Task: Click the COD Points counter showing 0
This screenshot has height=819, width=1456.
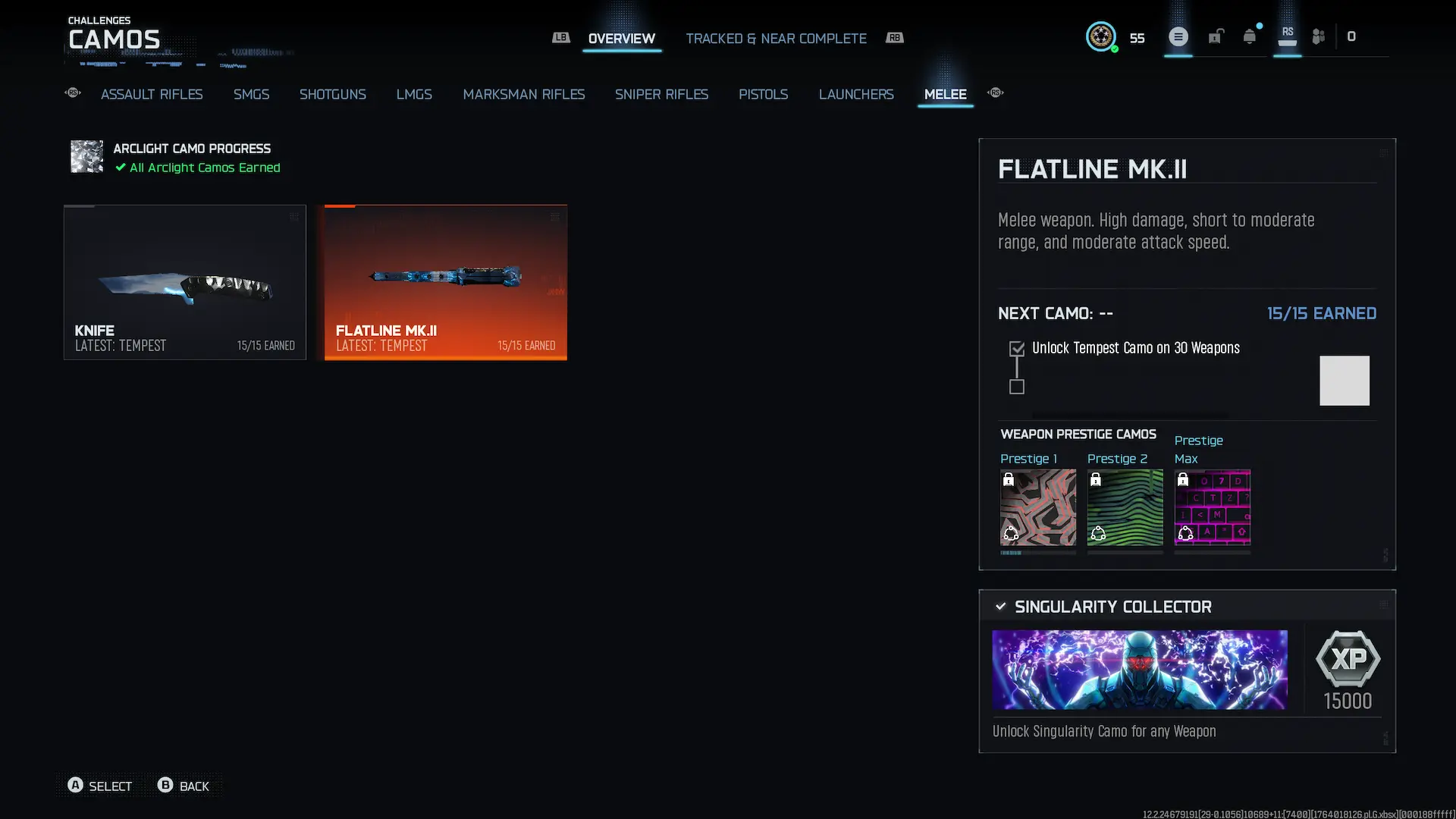Action: 1352,36
